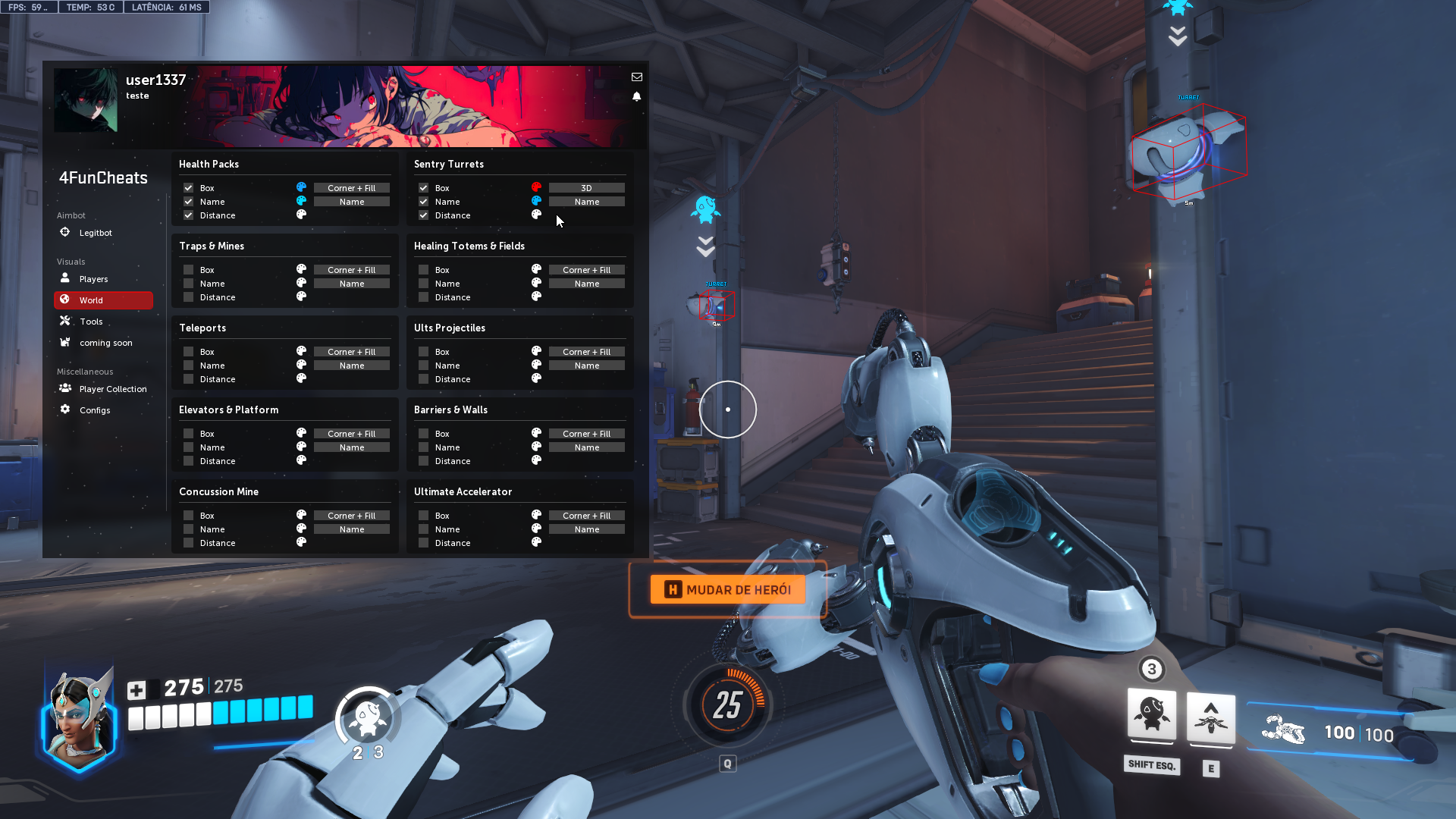Uncheck the Sentry Turrets Distance checkbox
The width and height of the screenshot is (1456, 819).
click(424, 215)
